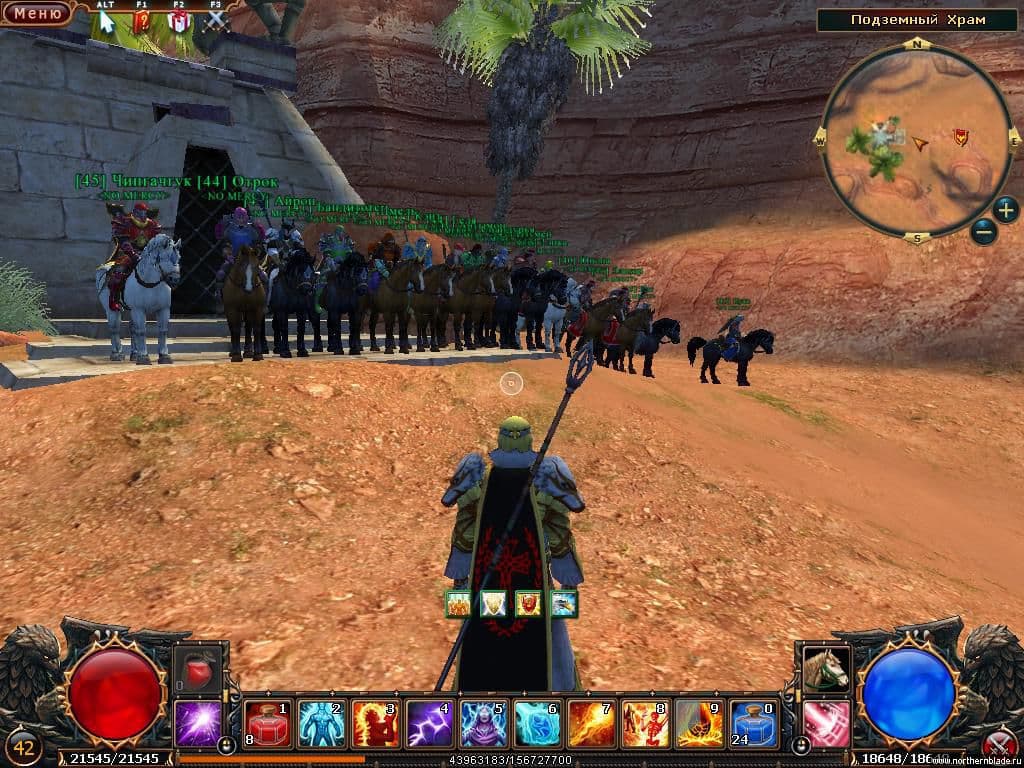The image size is (1024, 768).
Task: Drink the blue mana potion in slot 0
Action: click(754, 723)
